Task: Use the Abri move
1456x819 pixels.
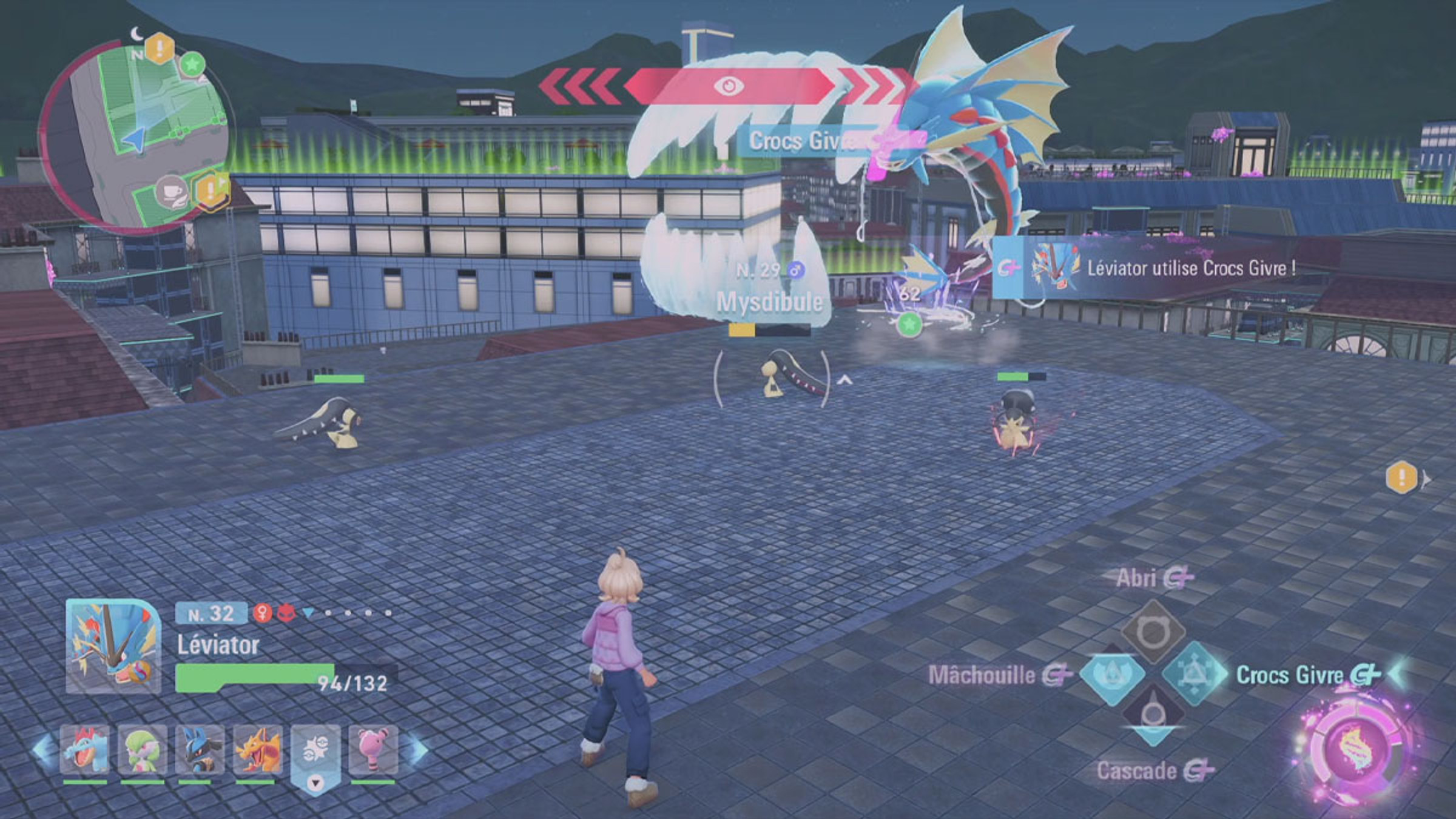Action: [1152, 632]
